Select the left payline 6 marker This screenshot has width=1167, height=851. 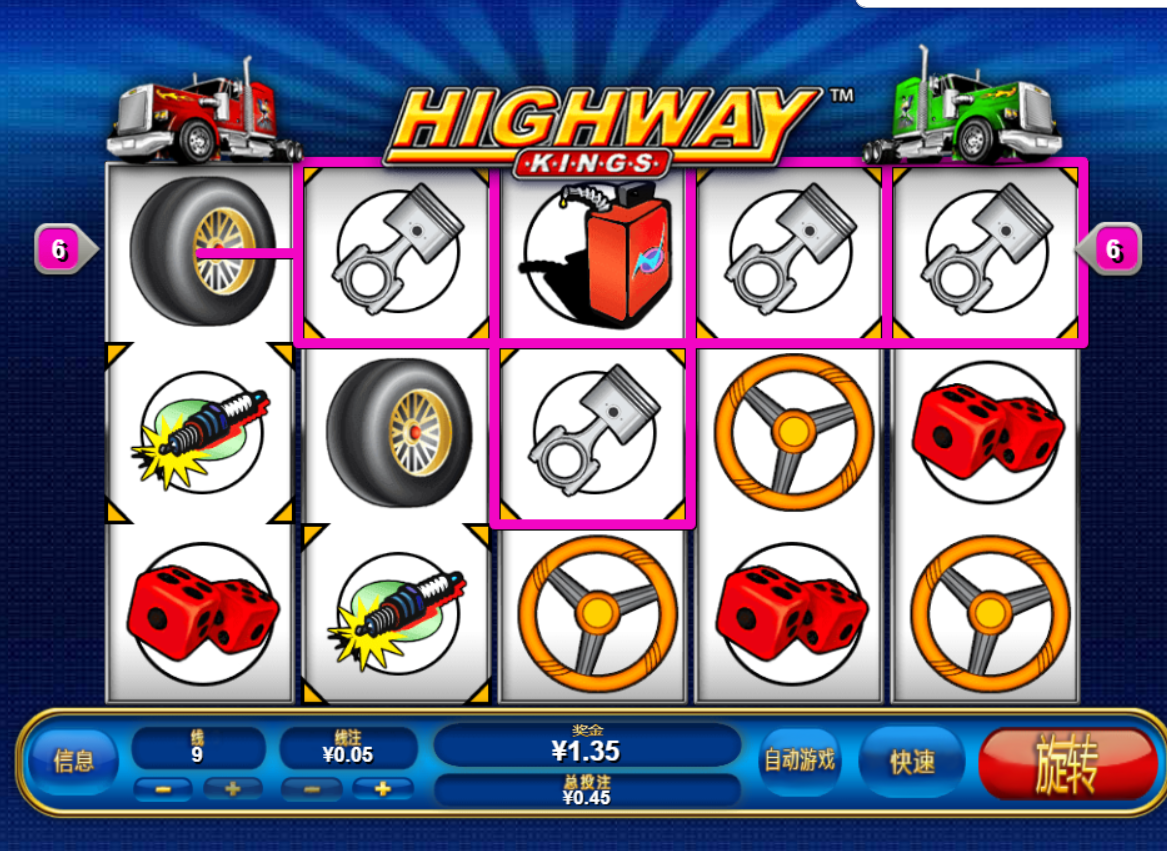[x=59, y=250]
